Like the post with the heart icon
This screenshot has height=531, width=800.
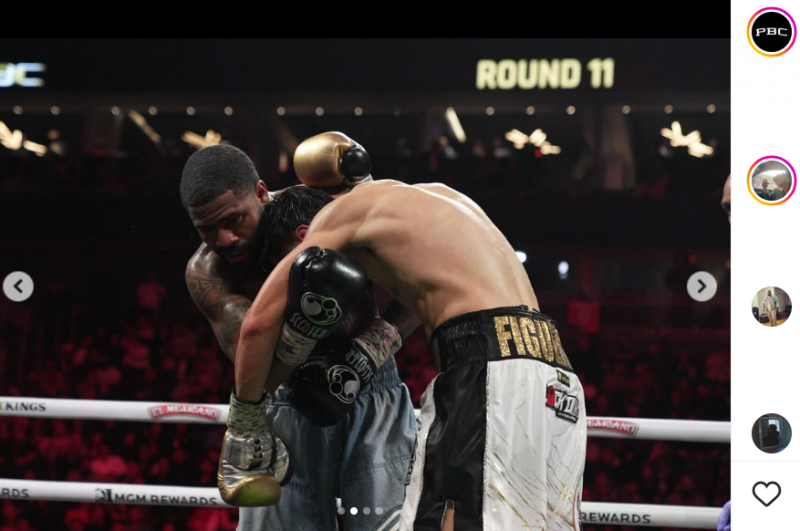766,493
